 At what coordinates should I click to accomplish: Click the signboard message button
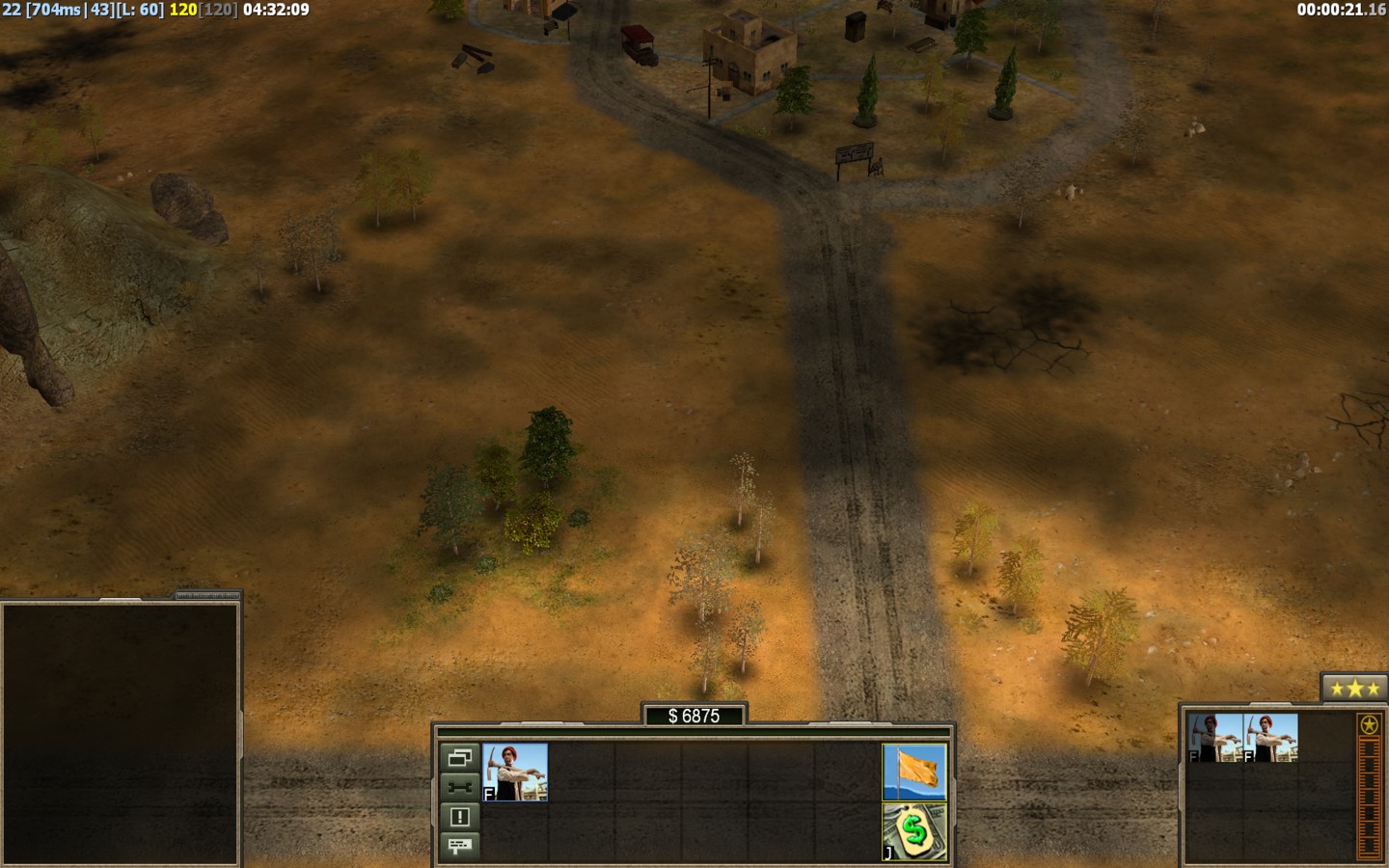459,846
